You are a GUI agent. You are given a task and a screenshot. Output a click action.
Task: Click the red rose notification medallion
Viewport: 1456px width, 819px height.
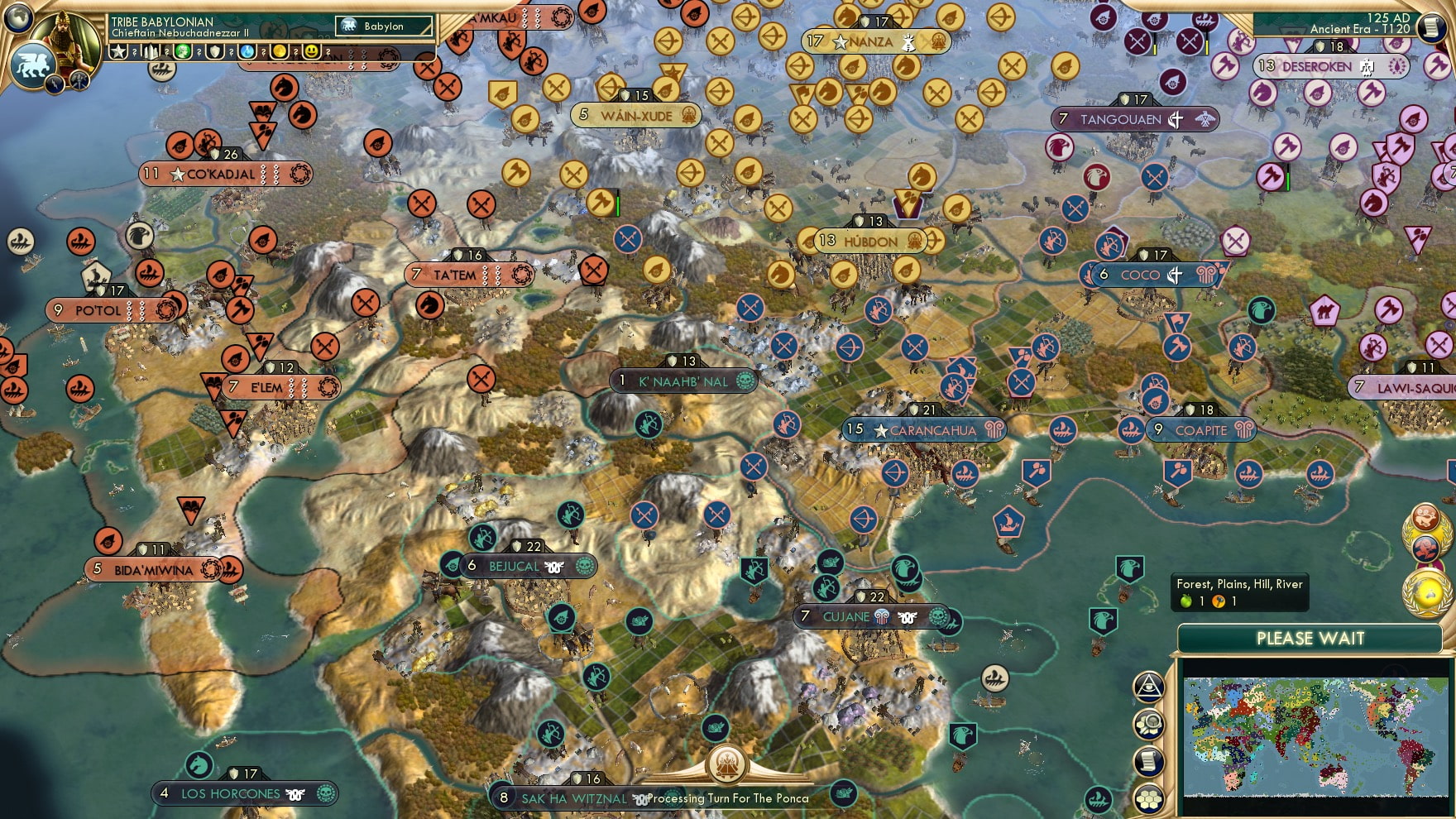coord(1425,548)
